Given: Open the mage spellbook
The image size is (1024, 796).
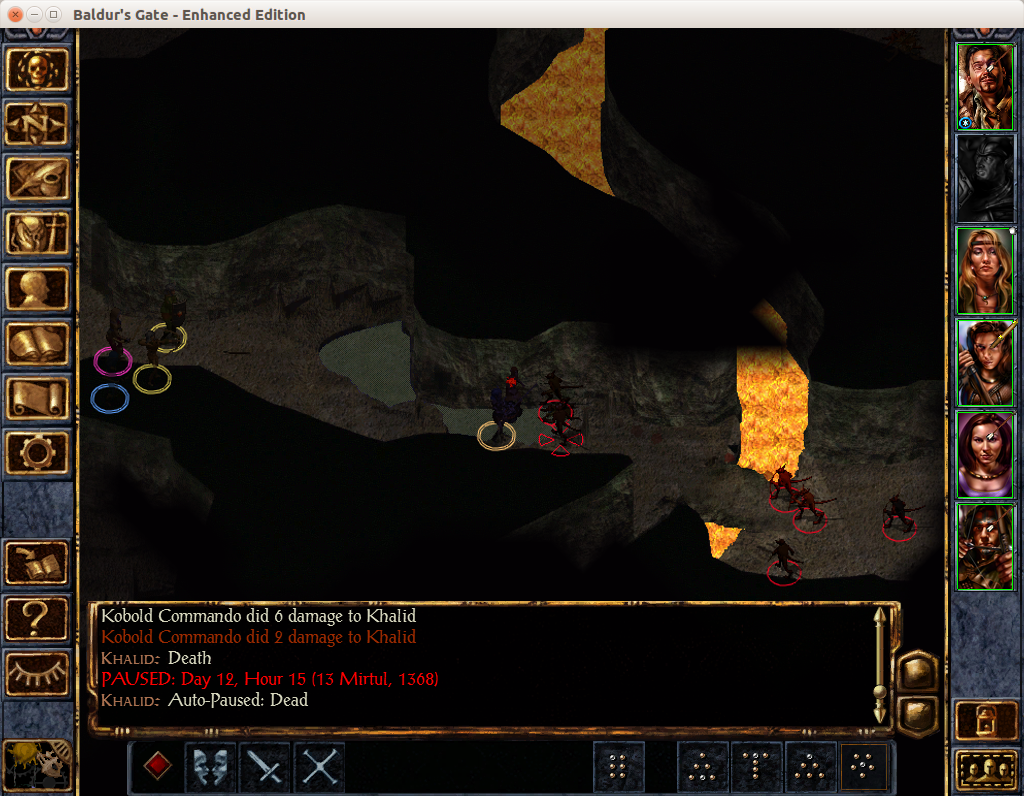Looking at the screenshot, I should 38,344.
